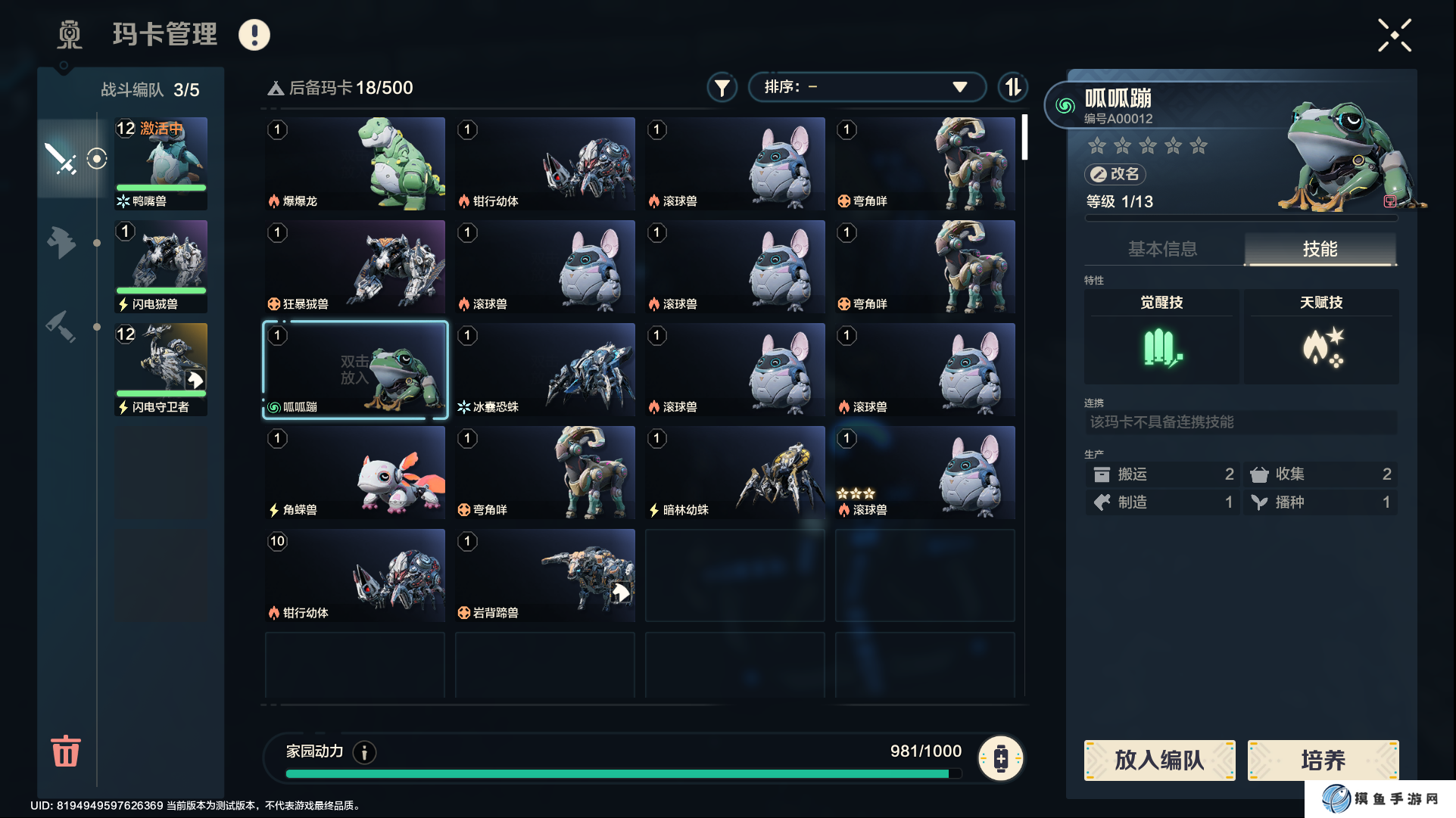View the 天赋技 talent skill icon

click(1322, 348)
